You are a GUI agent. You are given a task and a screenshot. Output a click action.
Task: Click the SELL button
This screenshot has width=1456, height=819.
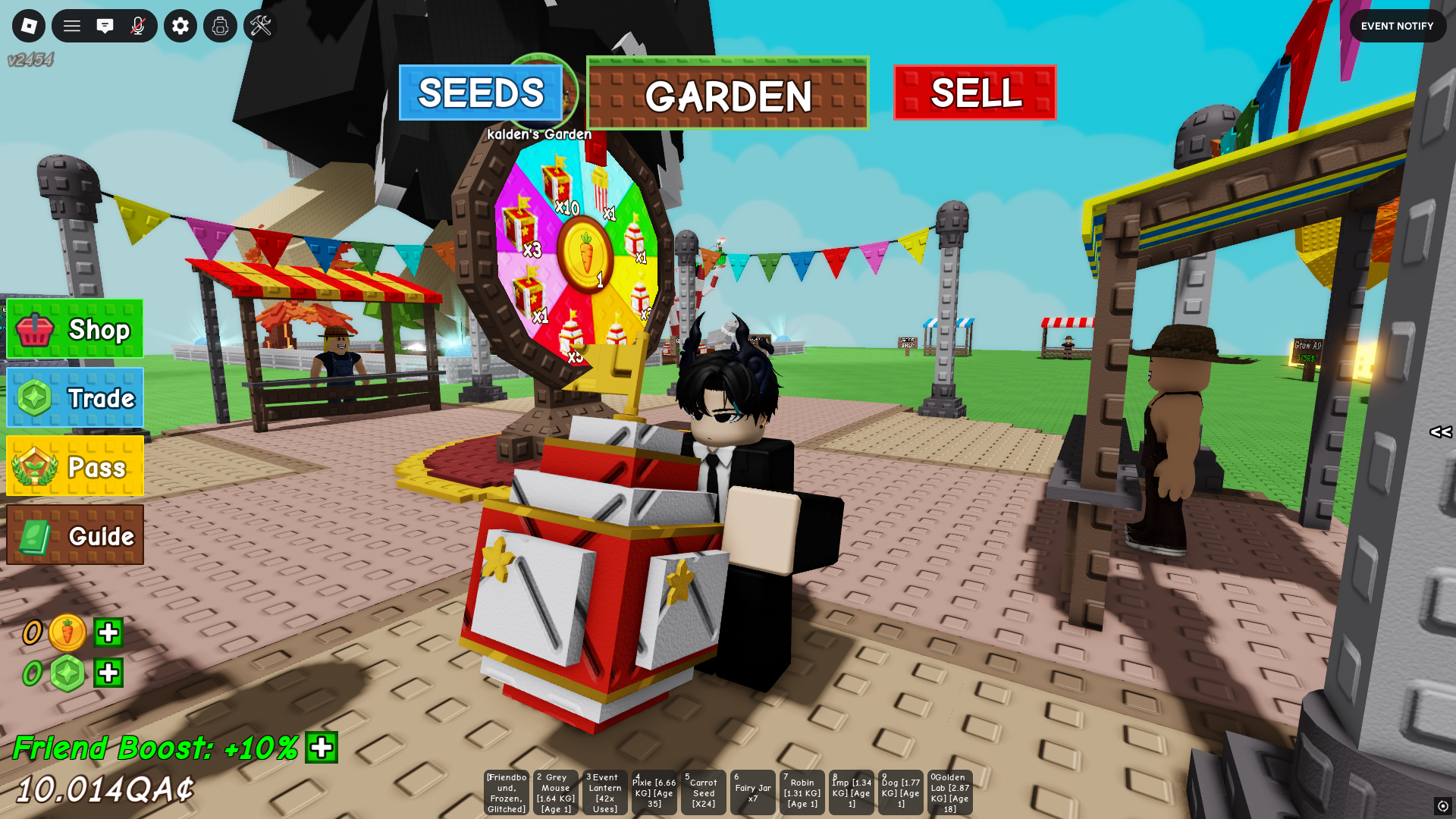(974, 93)
